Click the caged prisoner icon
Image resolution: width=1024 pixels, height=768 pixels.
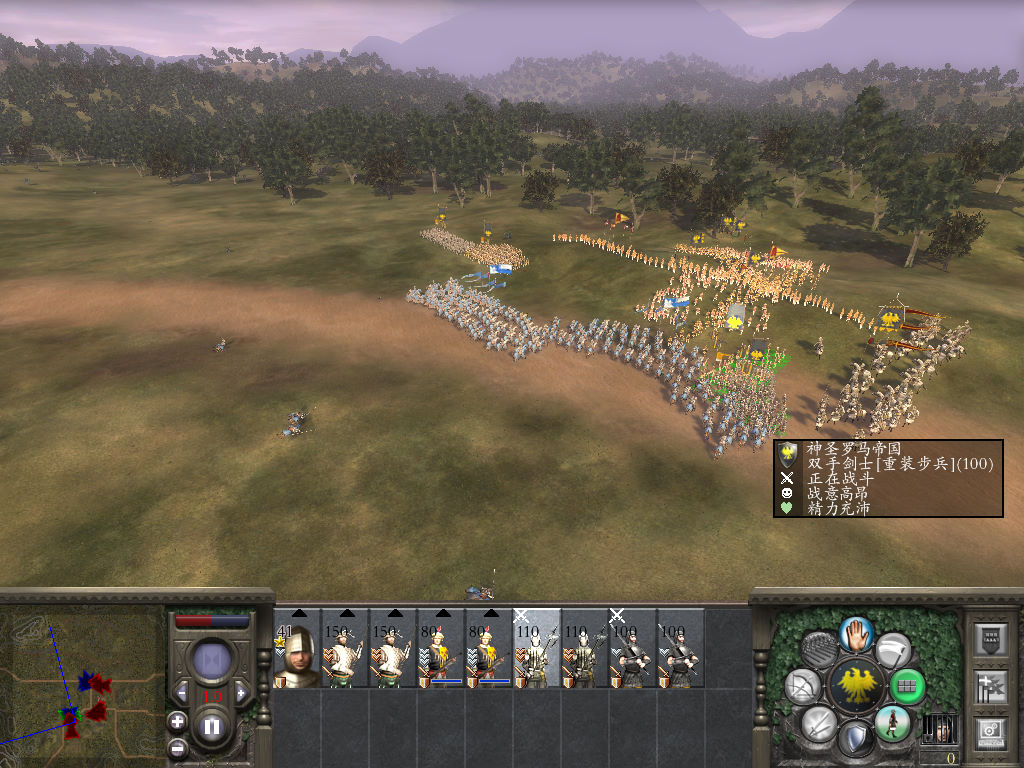938,728
